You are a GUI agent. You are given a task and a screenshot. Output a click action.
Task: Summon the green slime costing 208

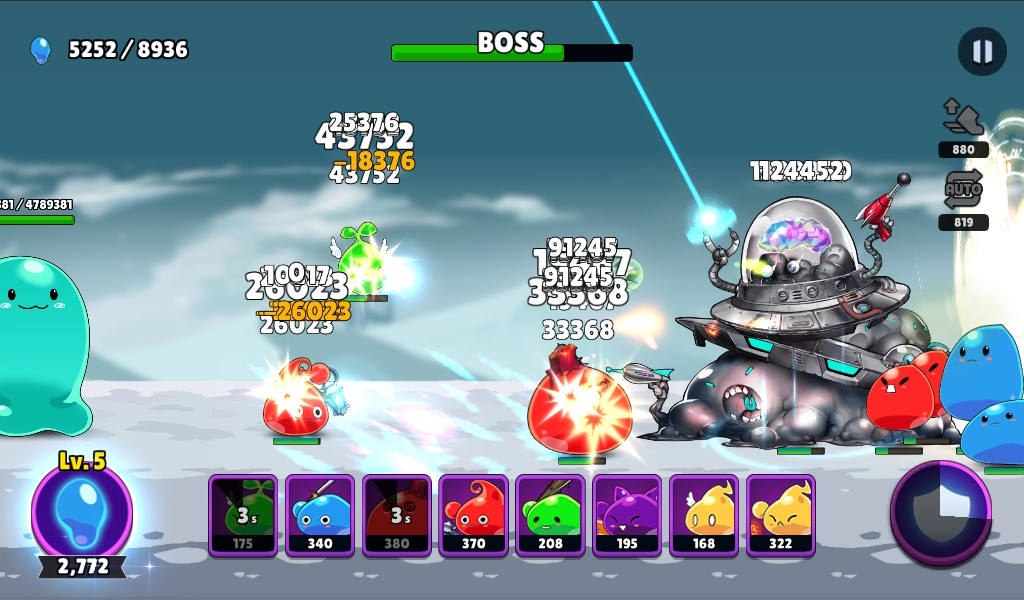pyautogui.click(x=551, y=515)
